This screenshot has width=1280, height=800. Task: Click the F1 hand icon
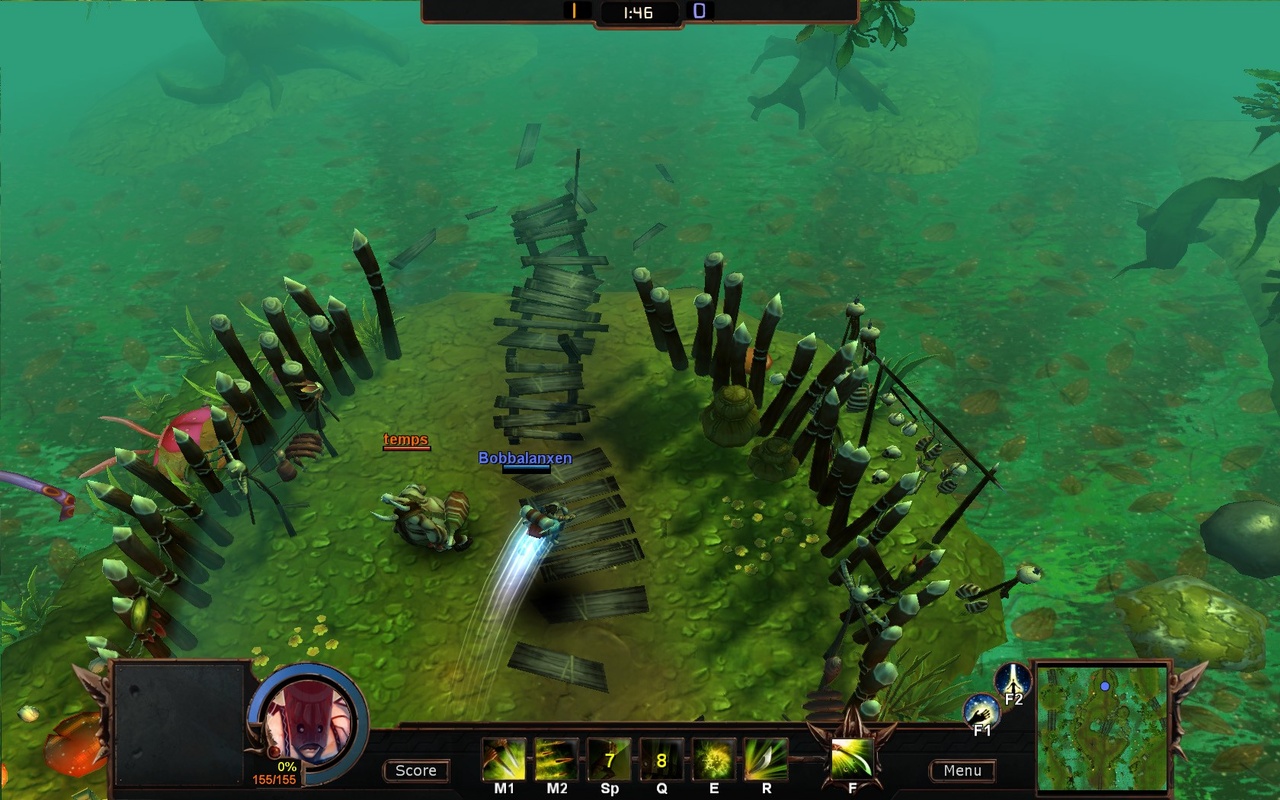click(981, 712)
